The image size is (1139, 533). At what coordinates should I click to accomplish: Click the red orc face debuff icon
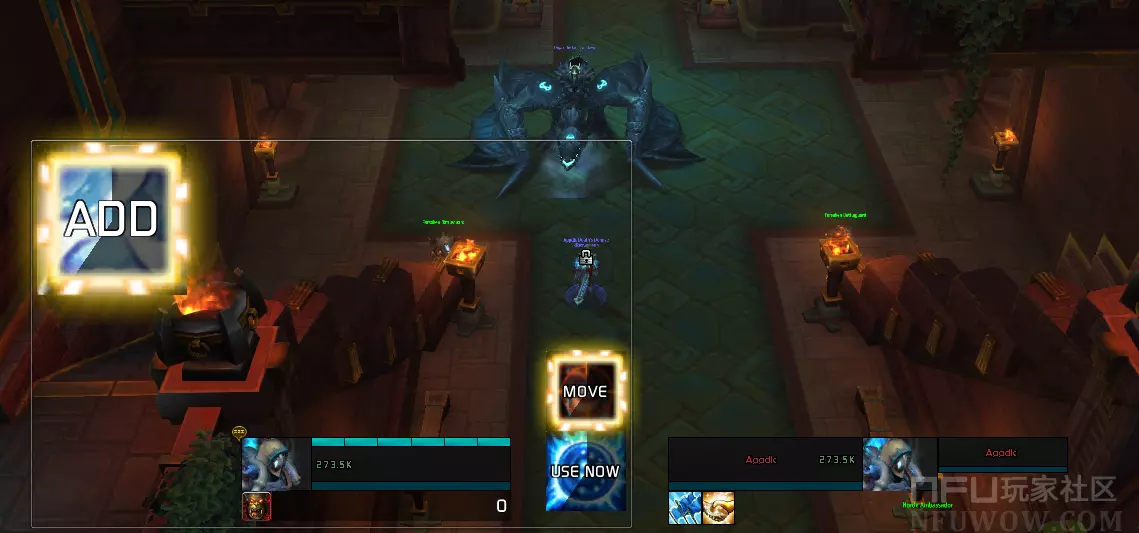pyautogui.click(x=257, y=507)
